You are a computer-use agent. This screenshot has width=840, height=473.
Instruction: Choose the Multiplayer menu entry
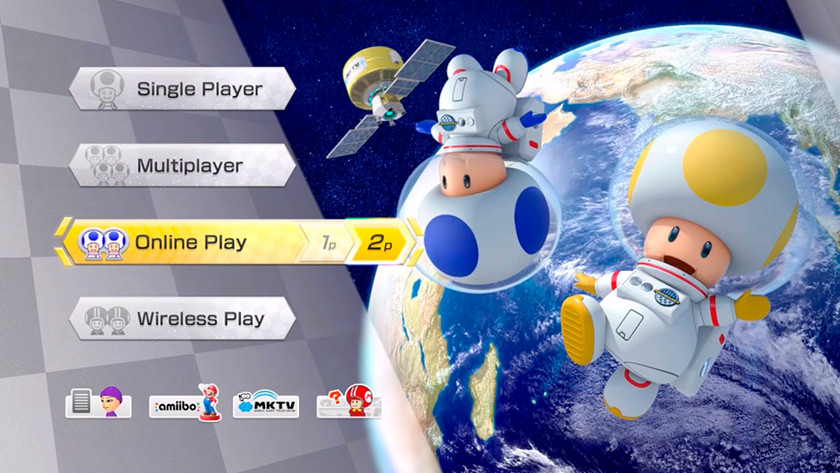[182, 165]
